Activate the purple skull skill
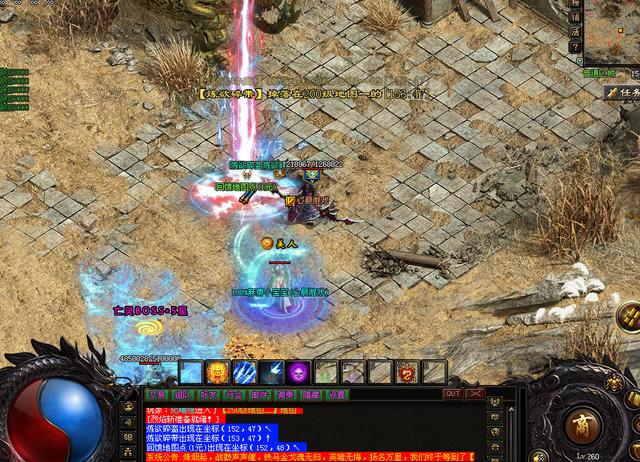This screenshot has height=462, width=640. point(297,372)
